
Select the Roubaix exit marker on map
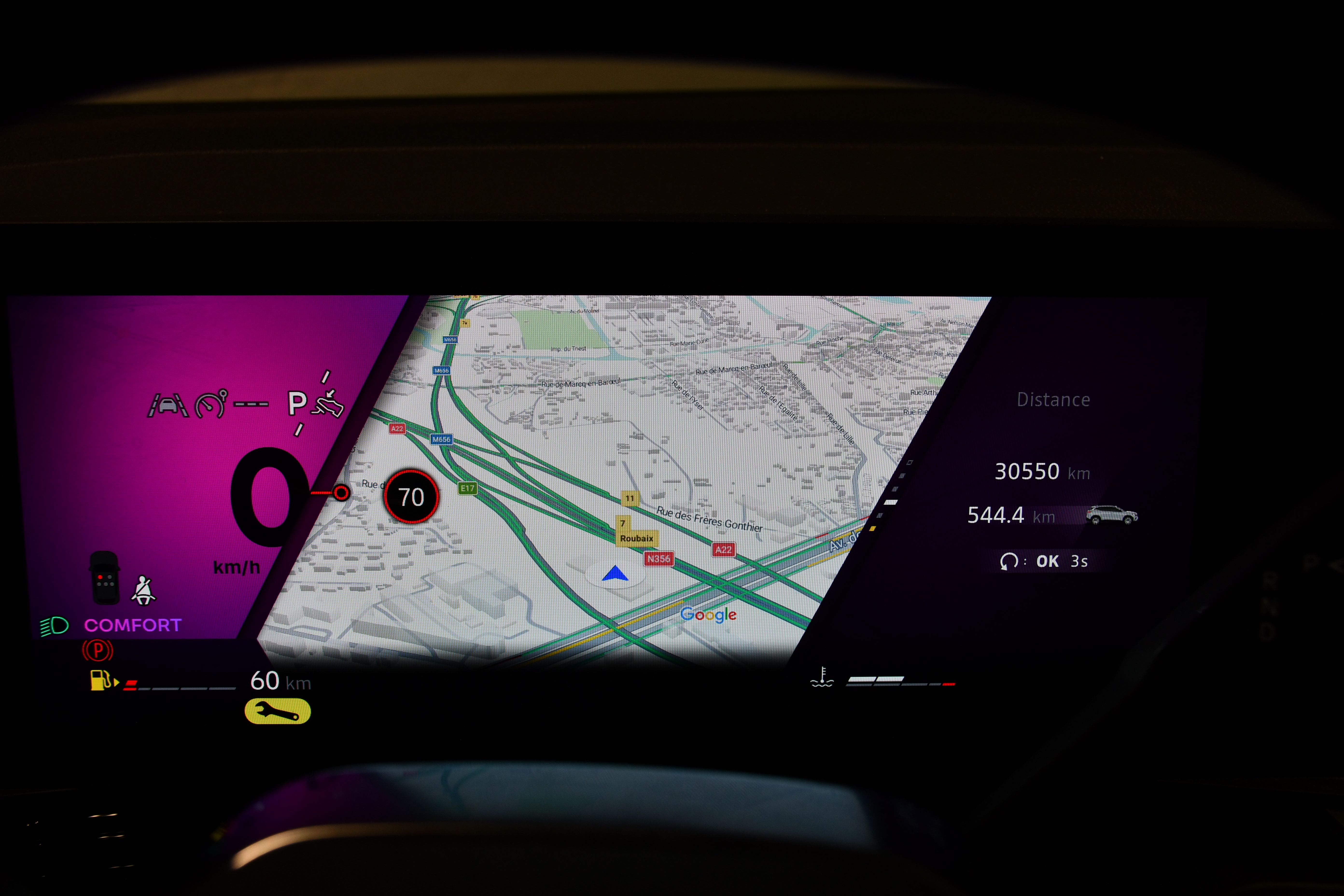pos(636,538)
